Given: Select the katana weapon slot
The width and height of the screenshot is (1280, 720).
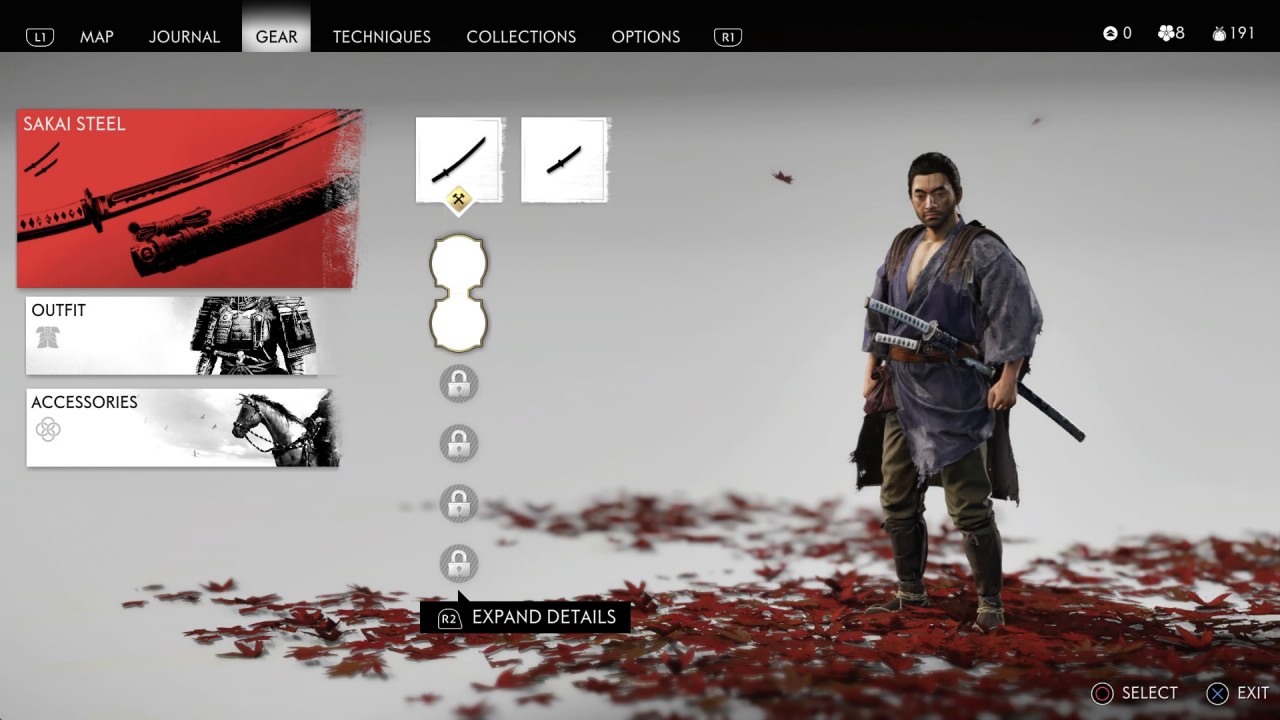Looking at the screenshot, I should click(459, 160).
